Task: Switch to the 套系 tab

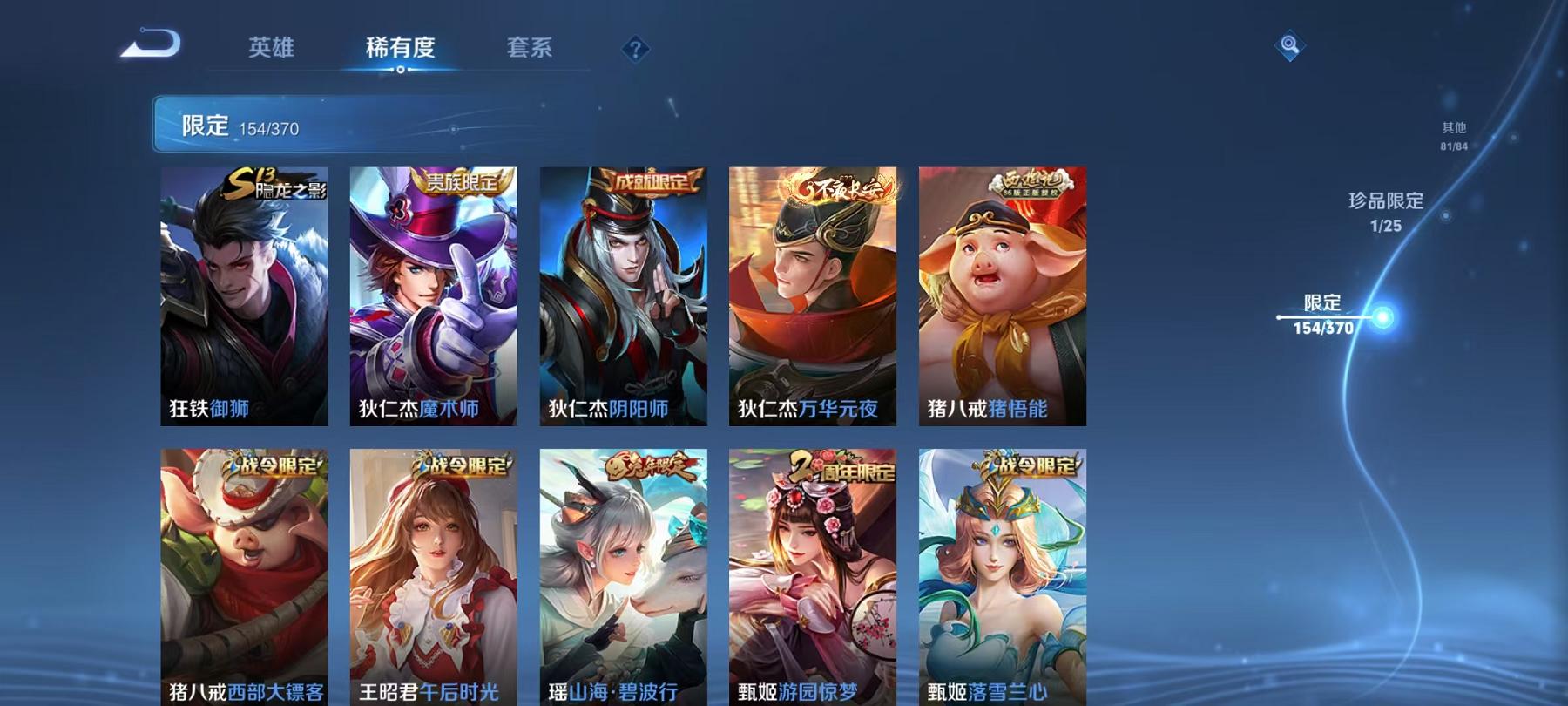Action: pyautogui.click(x=531, y=49)
